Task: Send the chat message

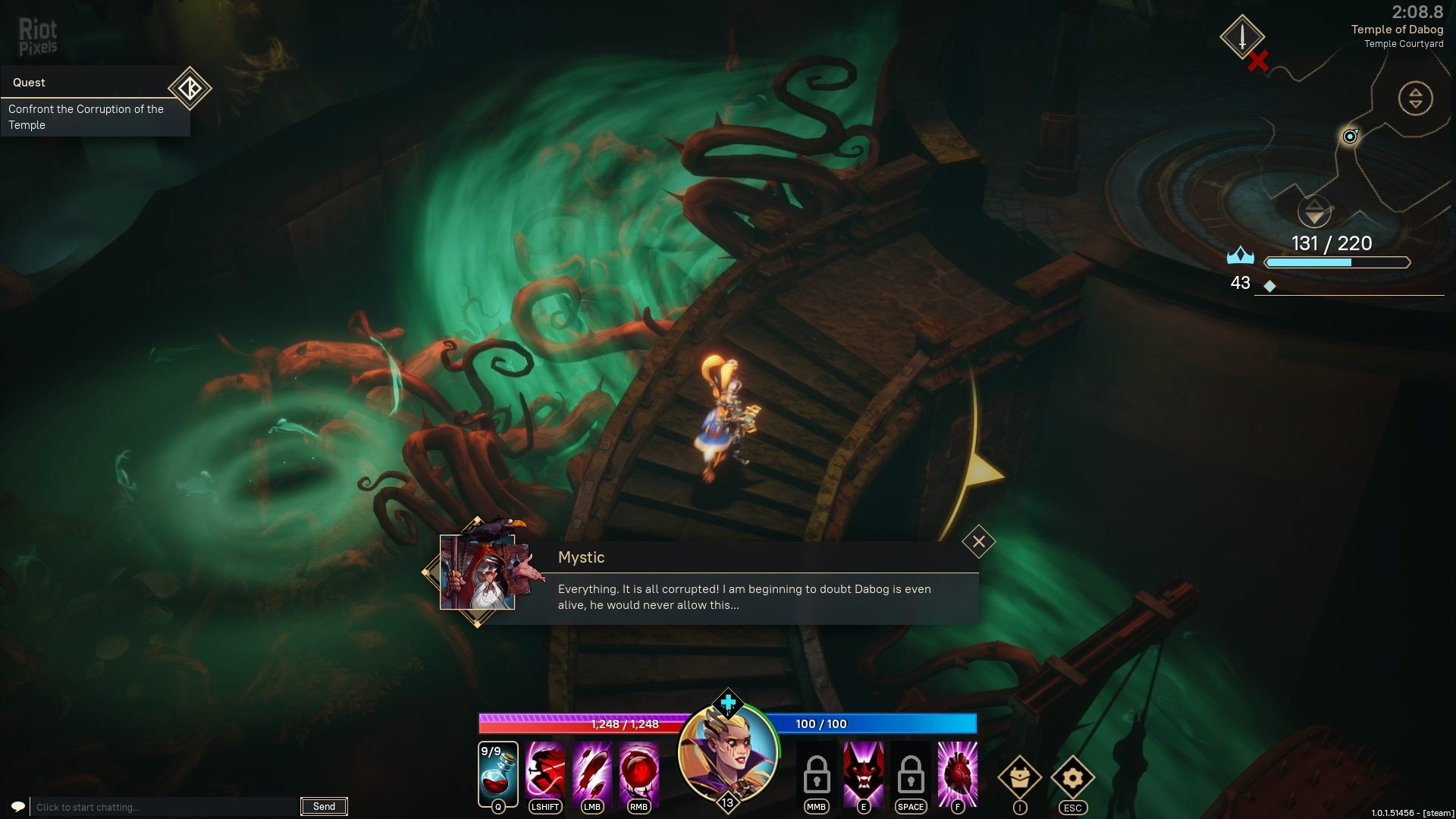Action: [x=324, y=807]
